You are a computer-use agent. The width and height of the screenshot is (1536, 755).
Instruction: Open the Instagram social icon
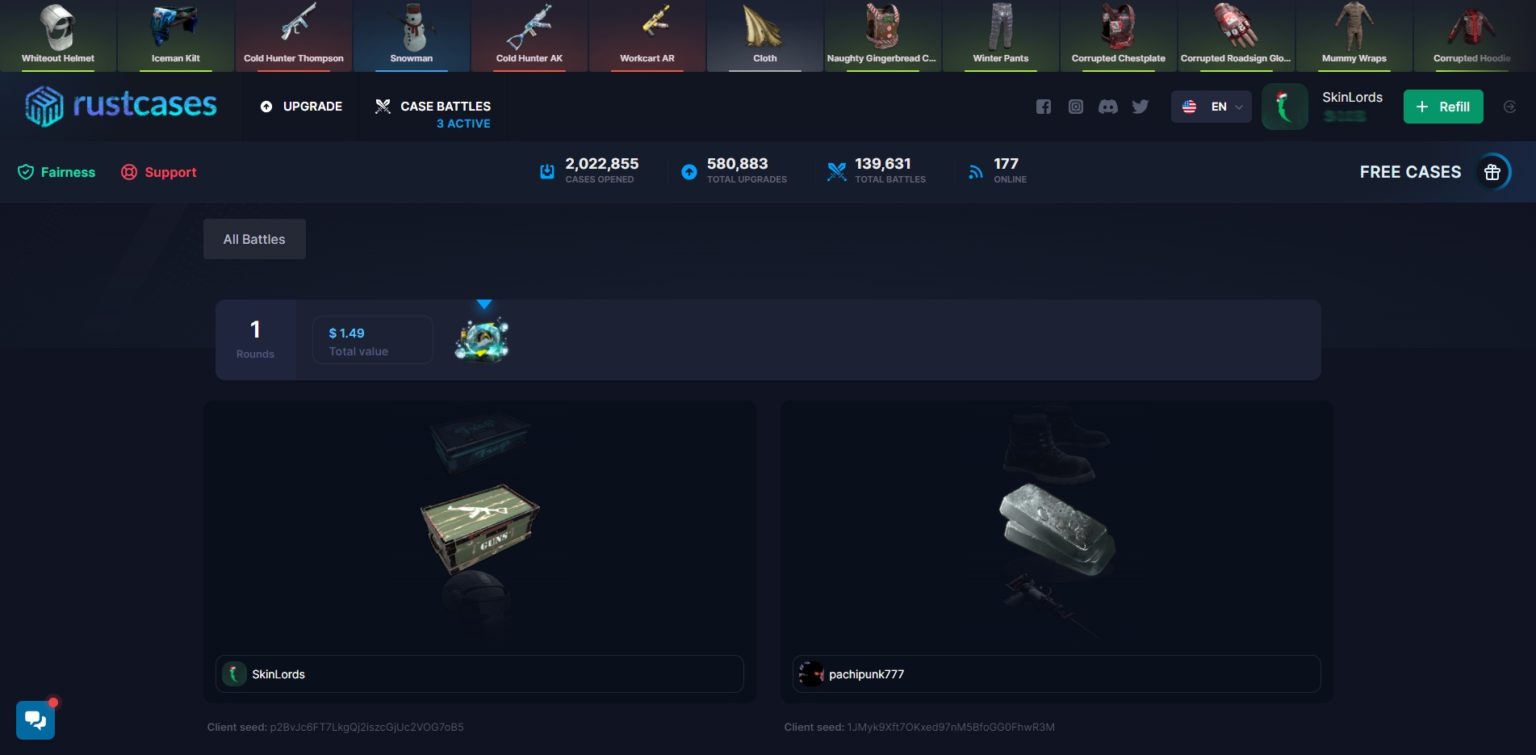tap(1076, 105)
